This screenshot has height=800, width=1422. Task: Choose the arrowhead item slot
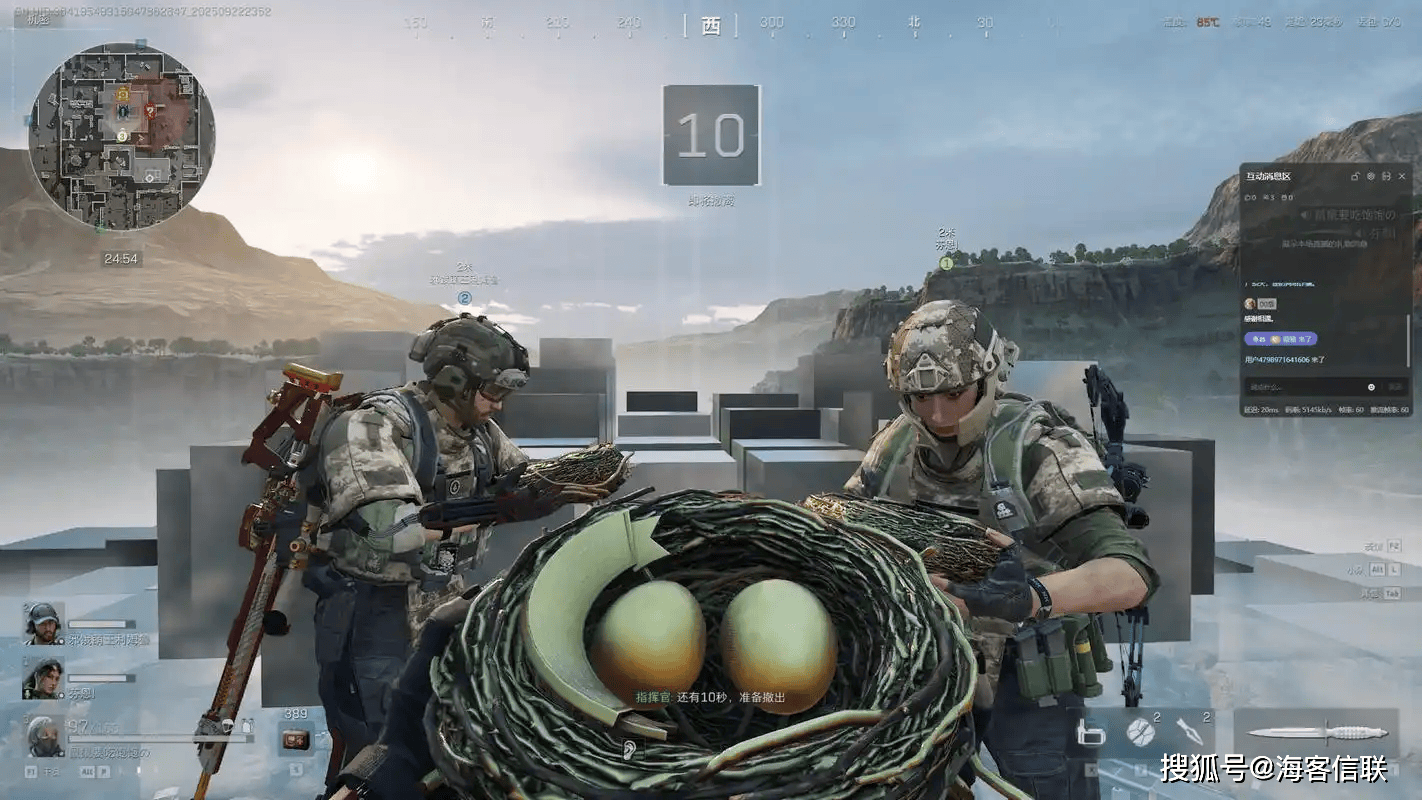pos(1189,731)
